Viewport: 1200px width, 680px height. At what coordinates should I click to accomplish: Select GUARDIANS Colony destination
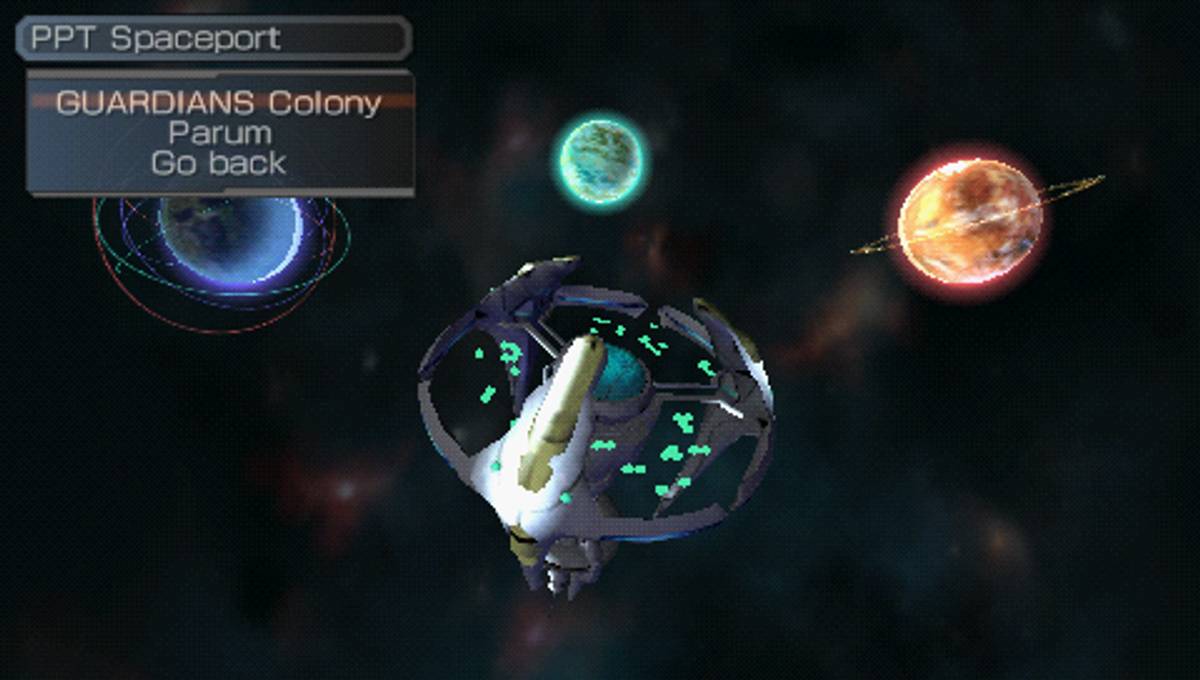[x=219, y=103]
